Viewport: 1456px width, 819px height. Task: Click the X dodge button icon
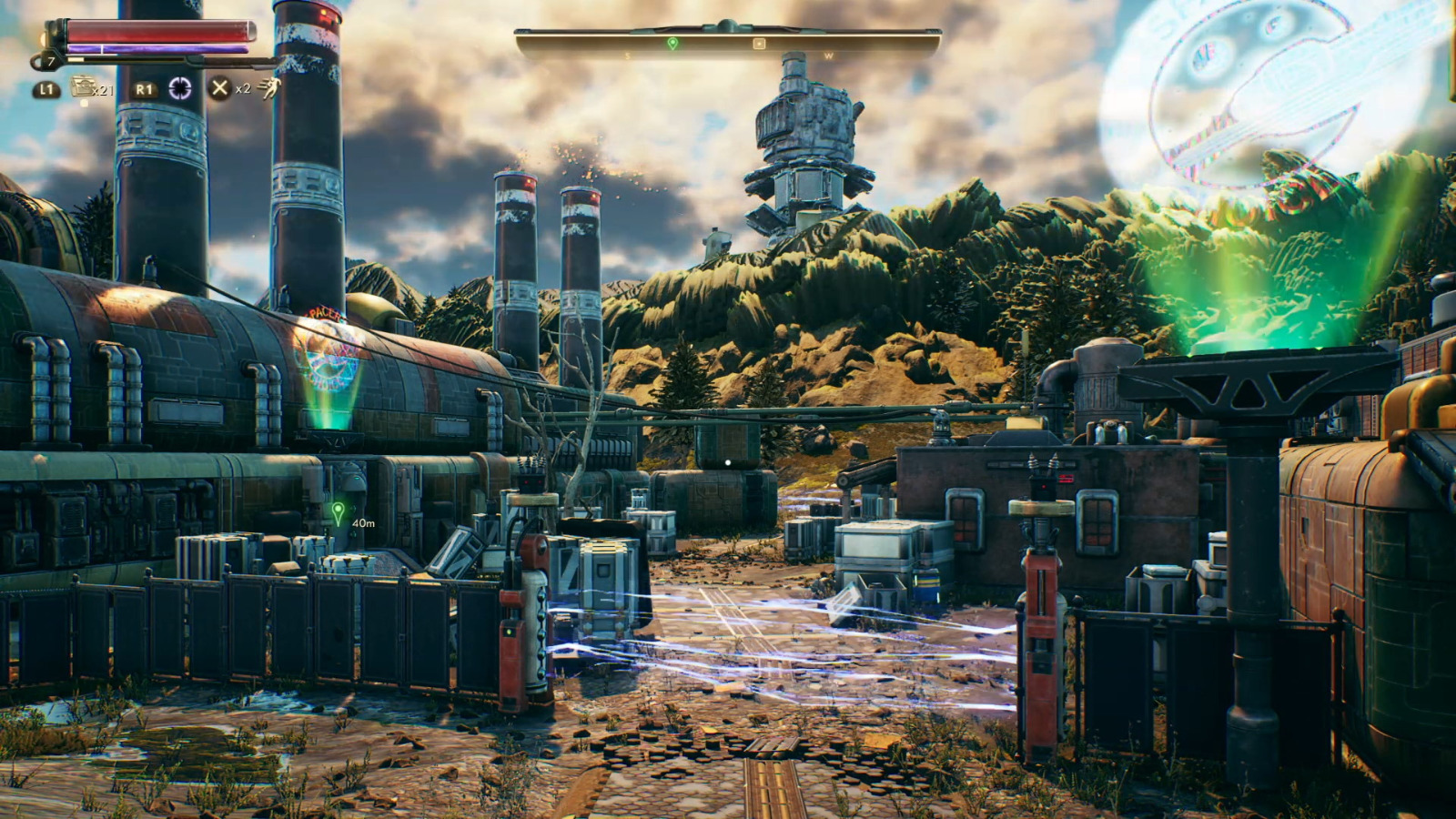pyautogui.click(x=219, y=87)
